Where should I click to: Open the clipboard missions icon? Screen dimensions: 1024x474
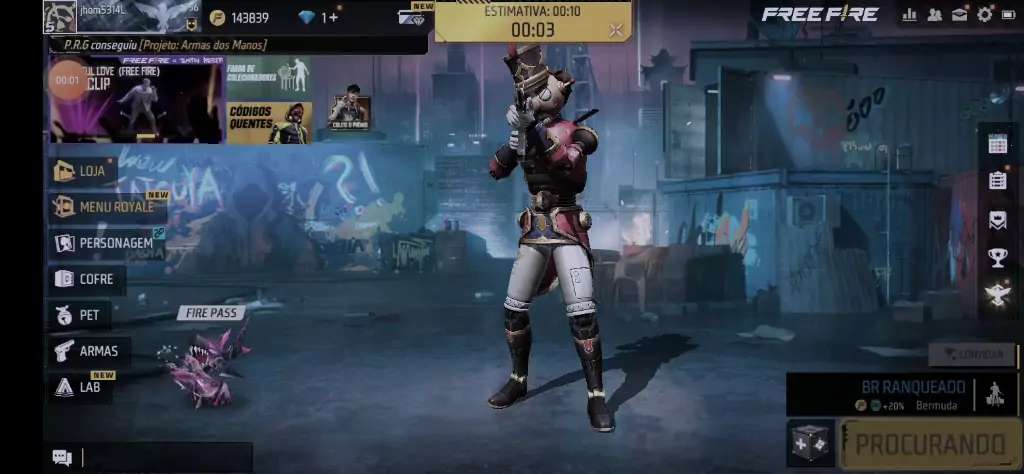tap(997, 181)
